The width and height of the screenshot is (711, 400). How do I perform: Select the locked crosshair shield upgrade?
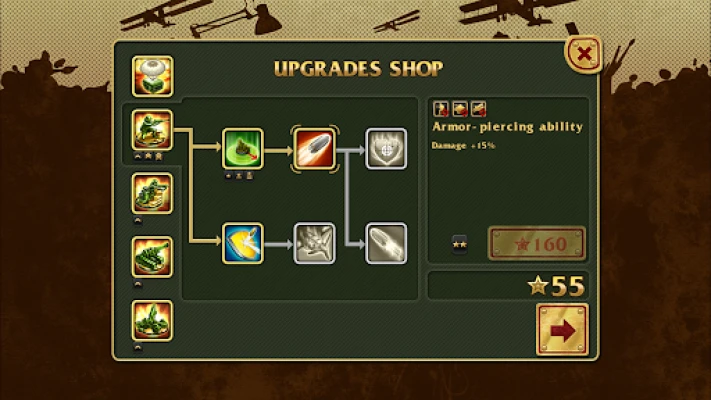(385, 148)
